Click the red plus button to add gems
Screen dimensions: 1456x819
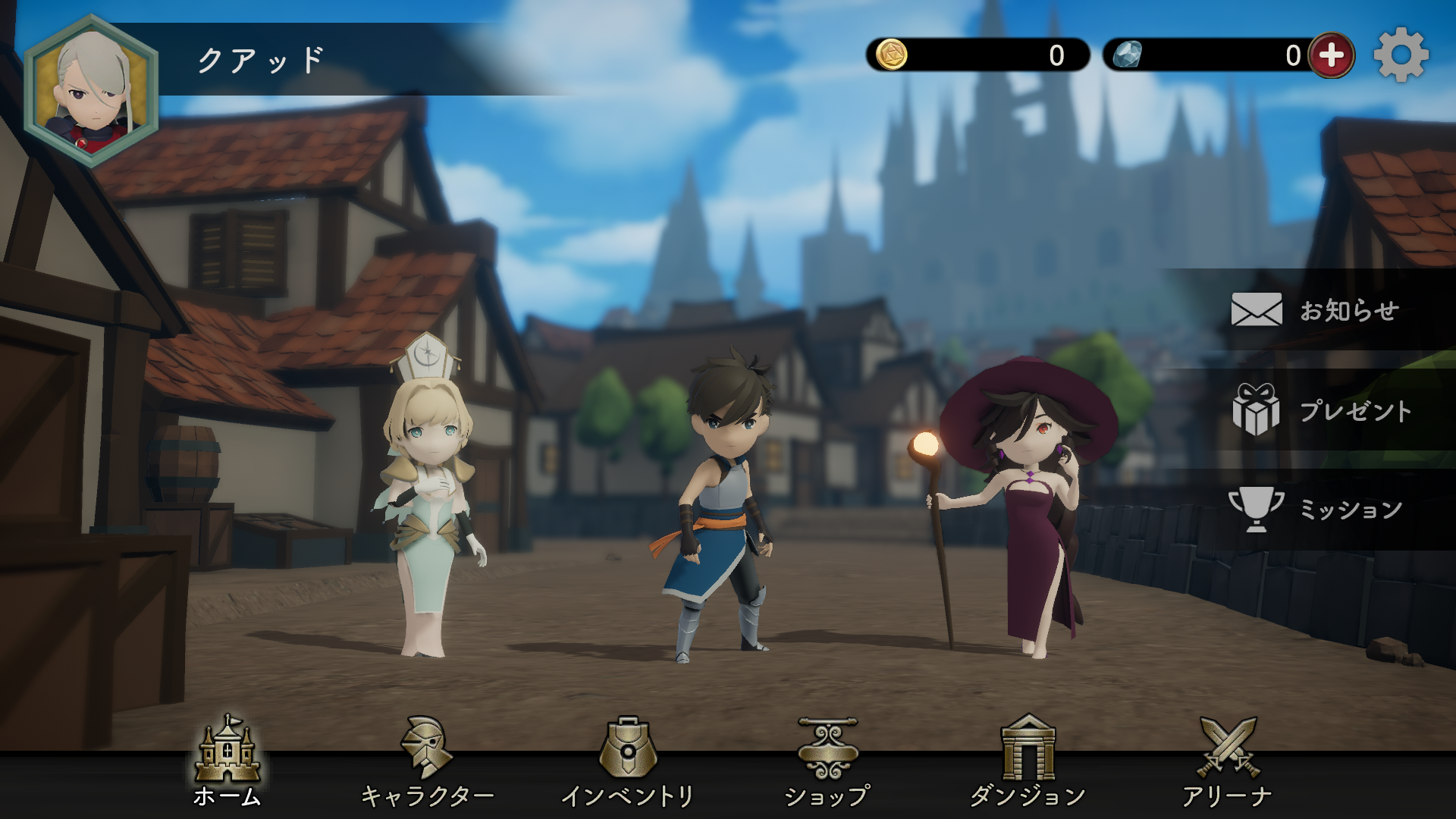(x=1332, y=55)
